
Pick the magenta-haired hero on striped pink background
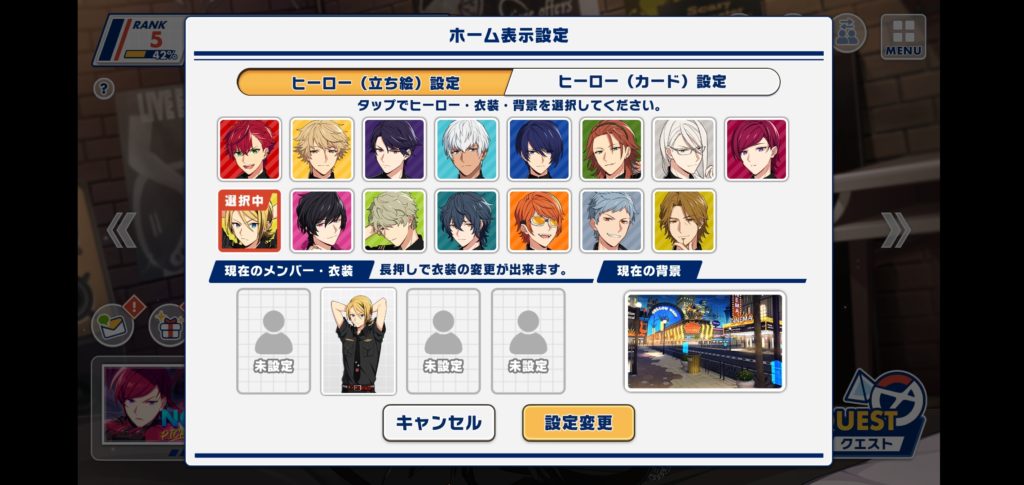pos(756,149)
